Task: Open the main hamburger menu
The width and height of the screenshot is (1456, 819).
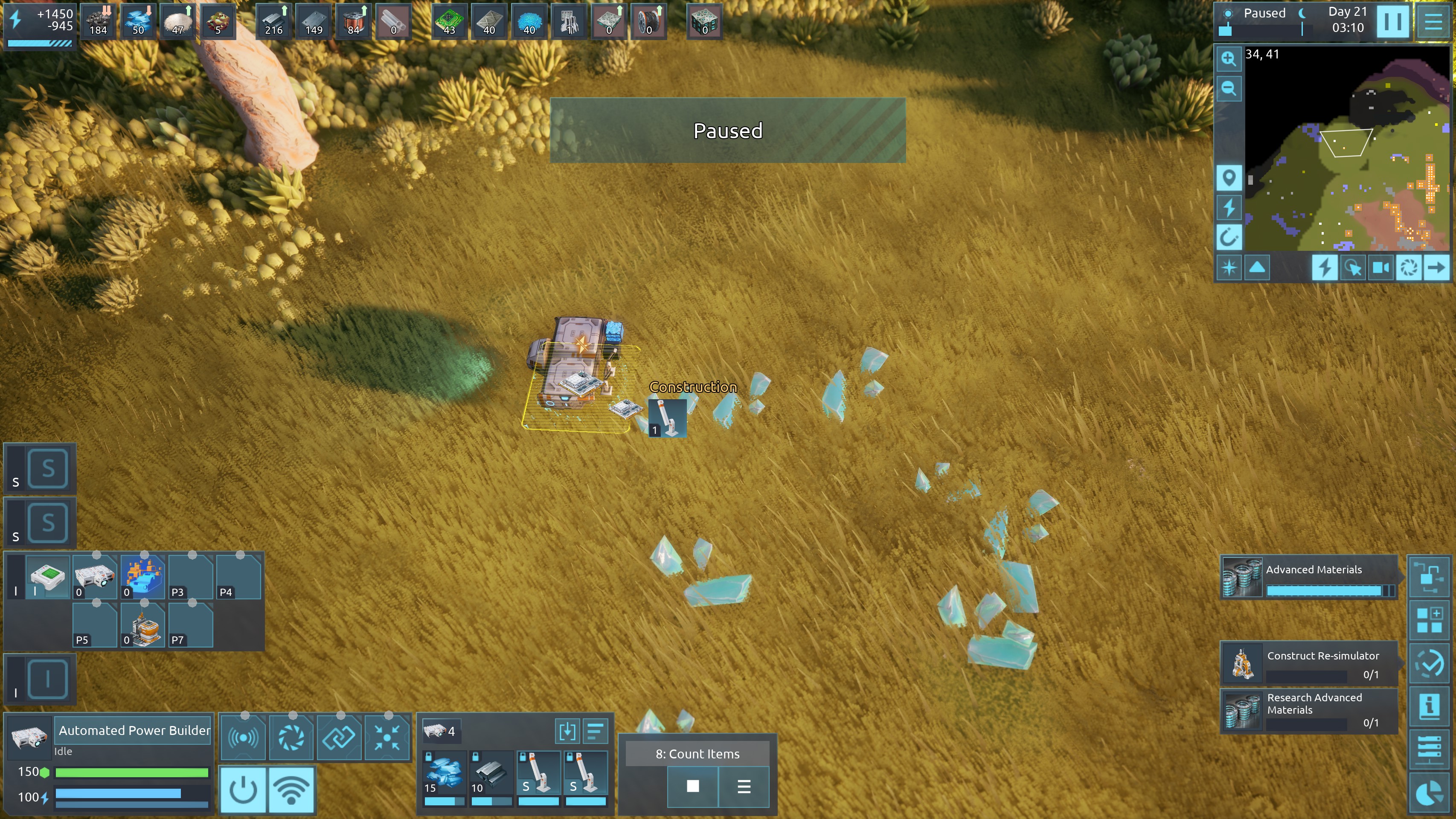Action: pyautogui.click(x=1434, y=21)
